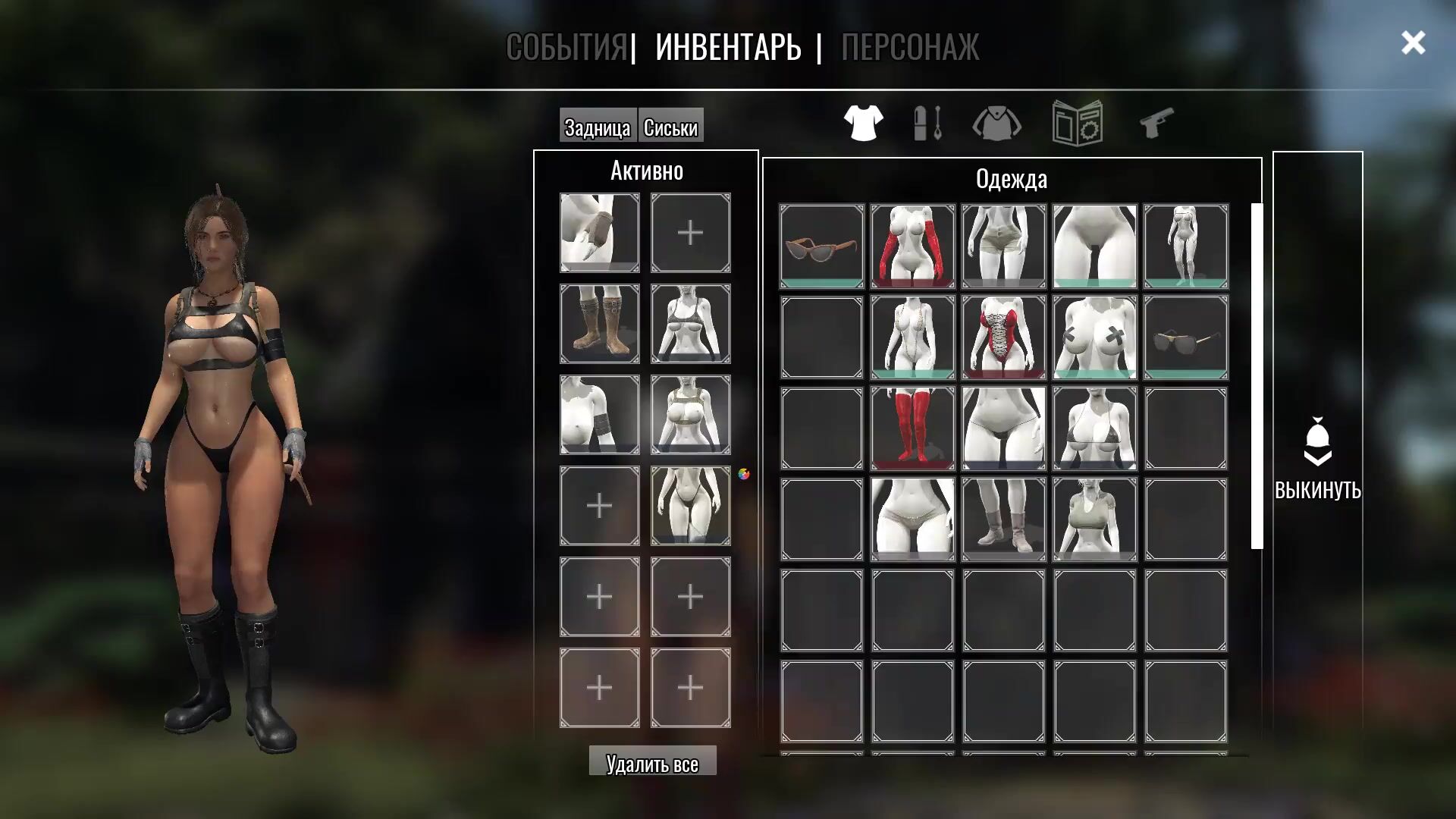Image resolution: width=1456 pixels, height=819 pixels.
Task: Open the cosmetics category with lipstick icon
Action: click(x=928, y=123)
